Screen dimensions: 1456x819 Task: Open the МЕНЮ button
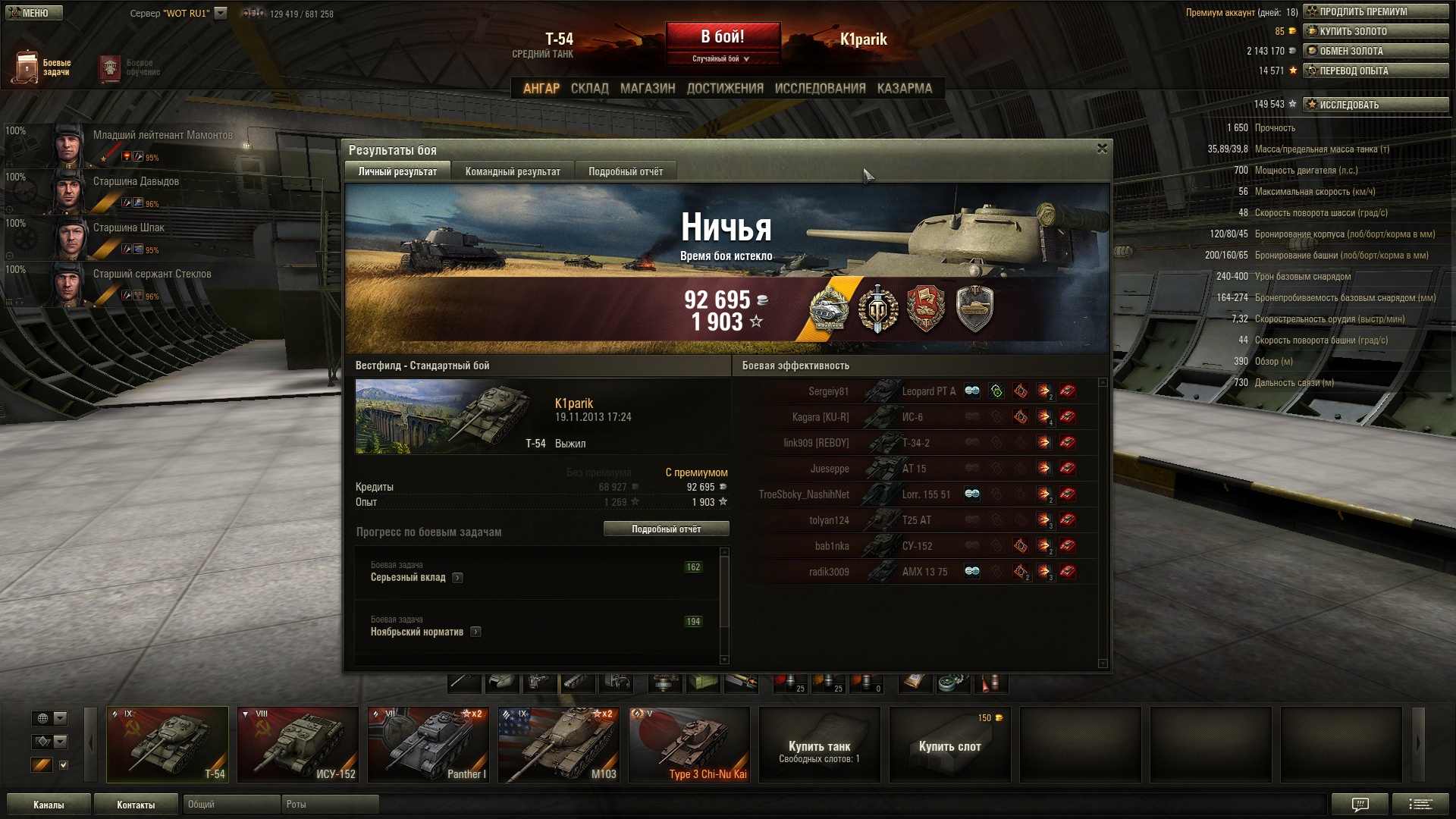34,13
